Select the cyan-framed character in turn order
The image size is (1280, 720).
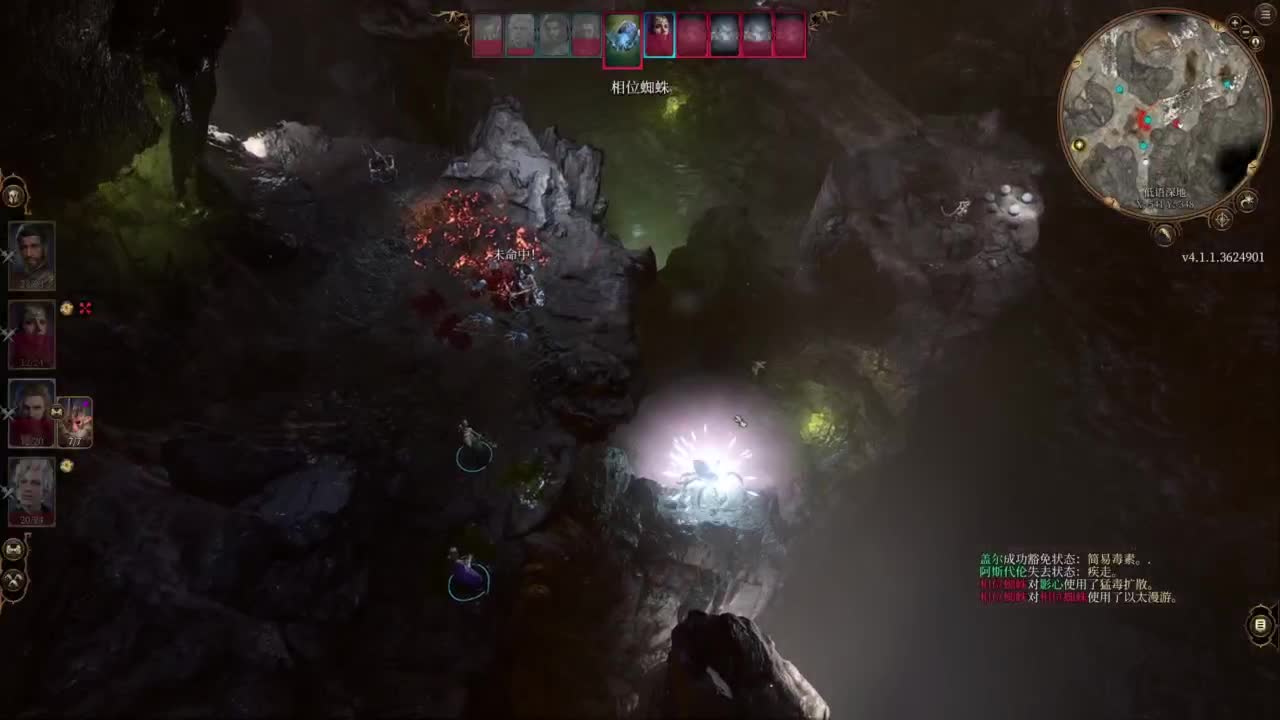[x=659, y=35]
